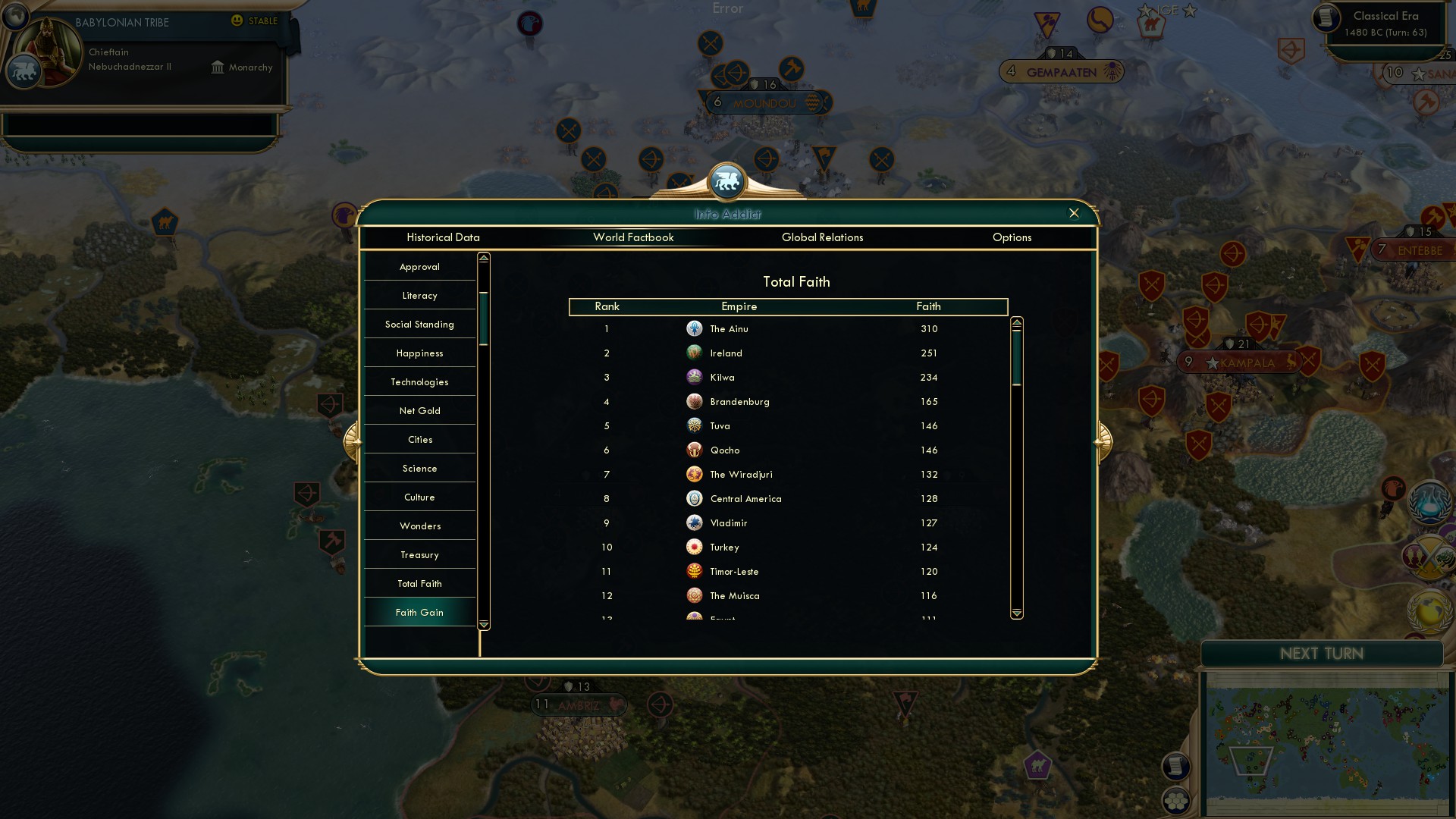Click the sidebar scrollbar down arrow

[482, 624]
